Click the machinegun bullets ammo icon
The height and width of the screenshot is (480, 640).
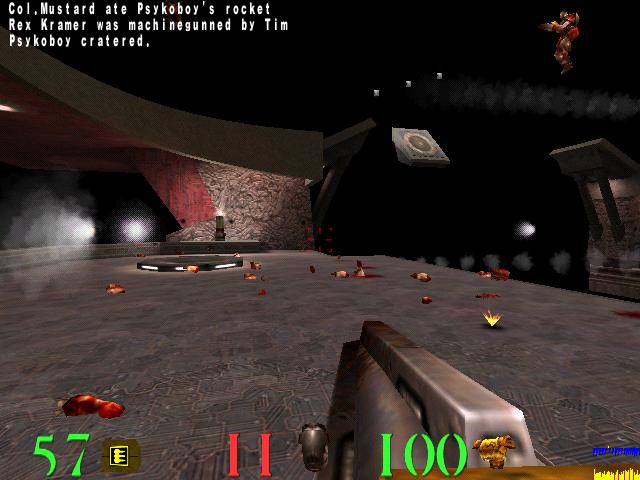coord(121,456)
